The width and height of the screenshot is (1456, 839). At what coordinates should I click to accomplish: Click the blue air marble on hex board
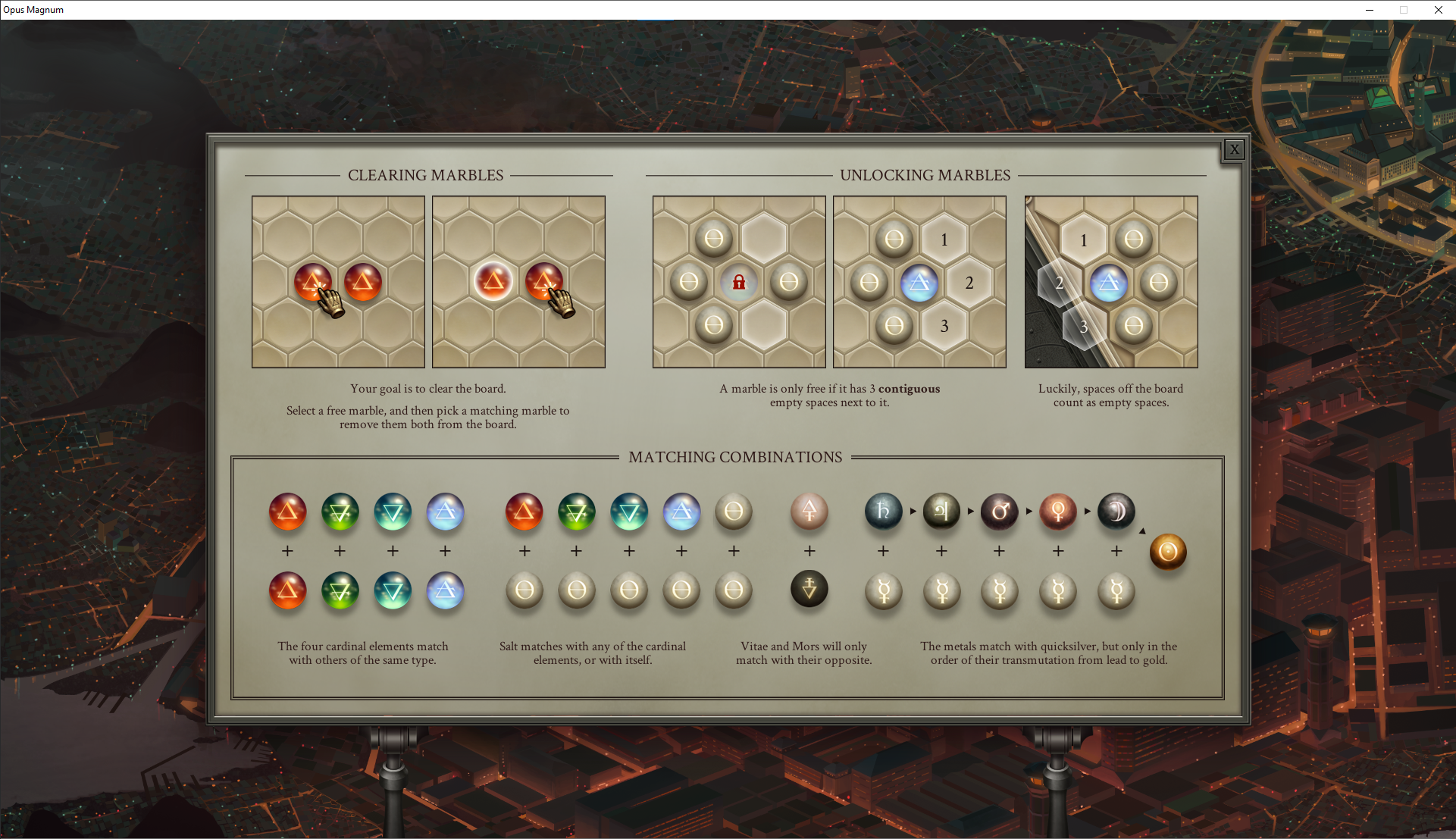[919, 283]
